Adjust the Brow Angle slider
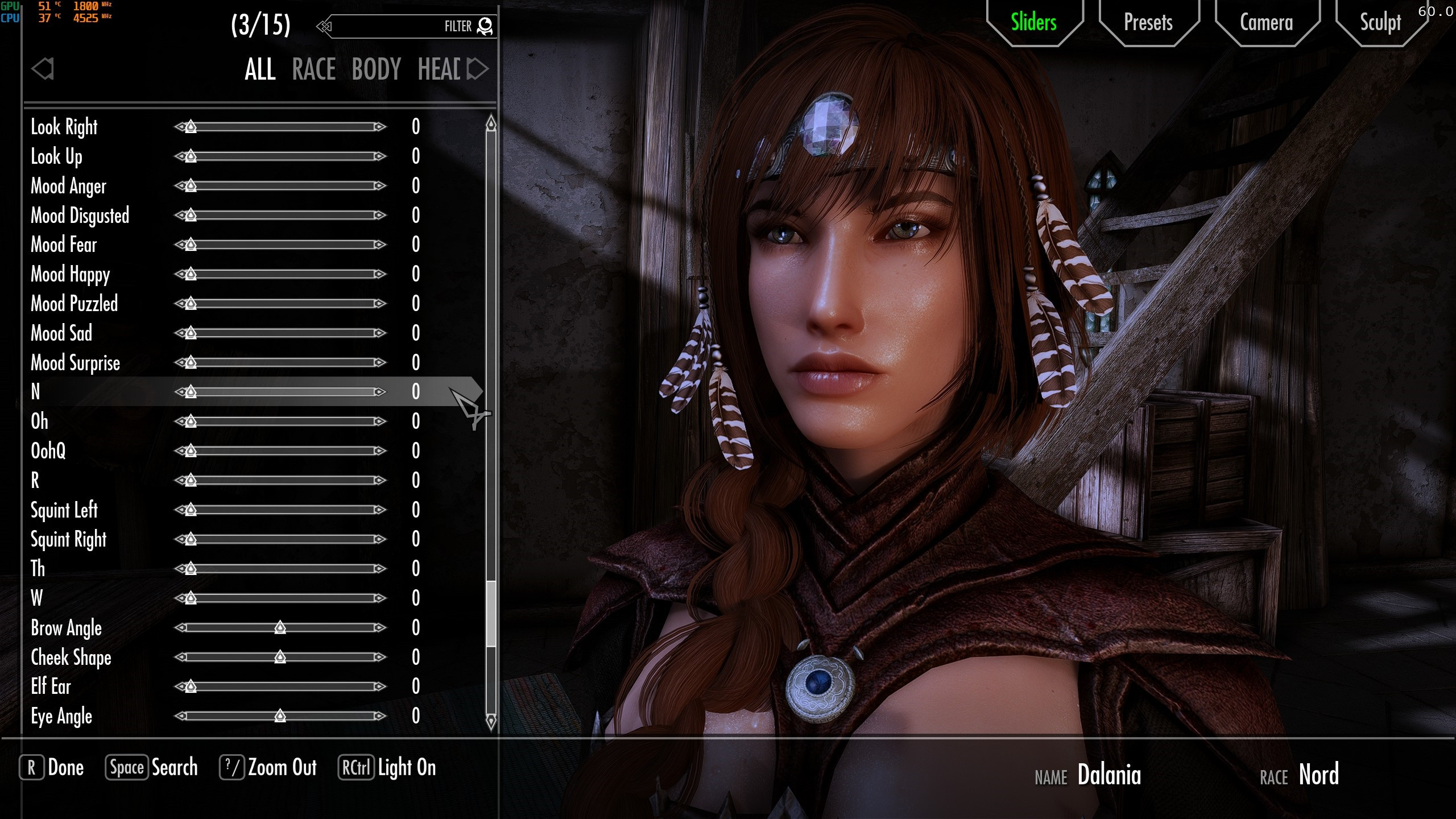Screen dimensions: 1456x819 point(280,628)
